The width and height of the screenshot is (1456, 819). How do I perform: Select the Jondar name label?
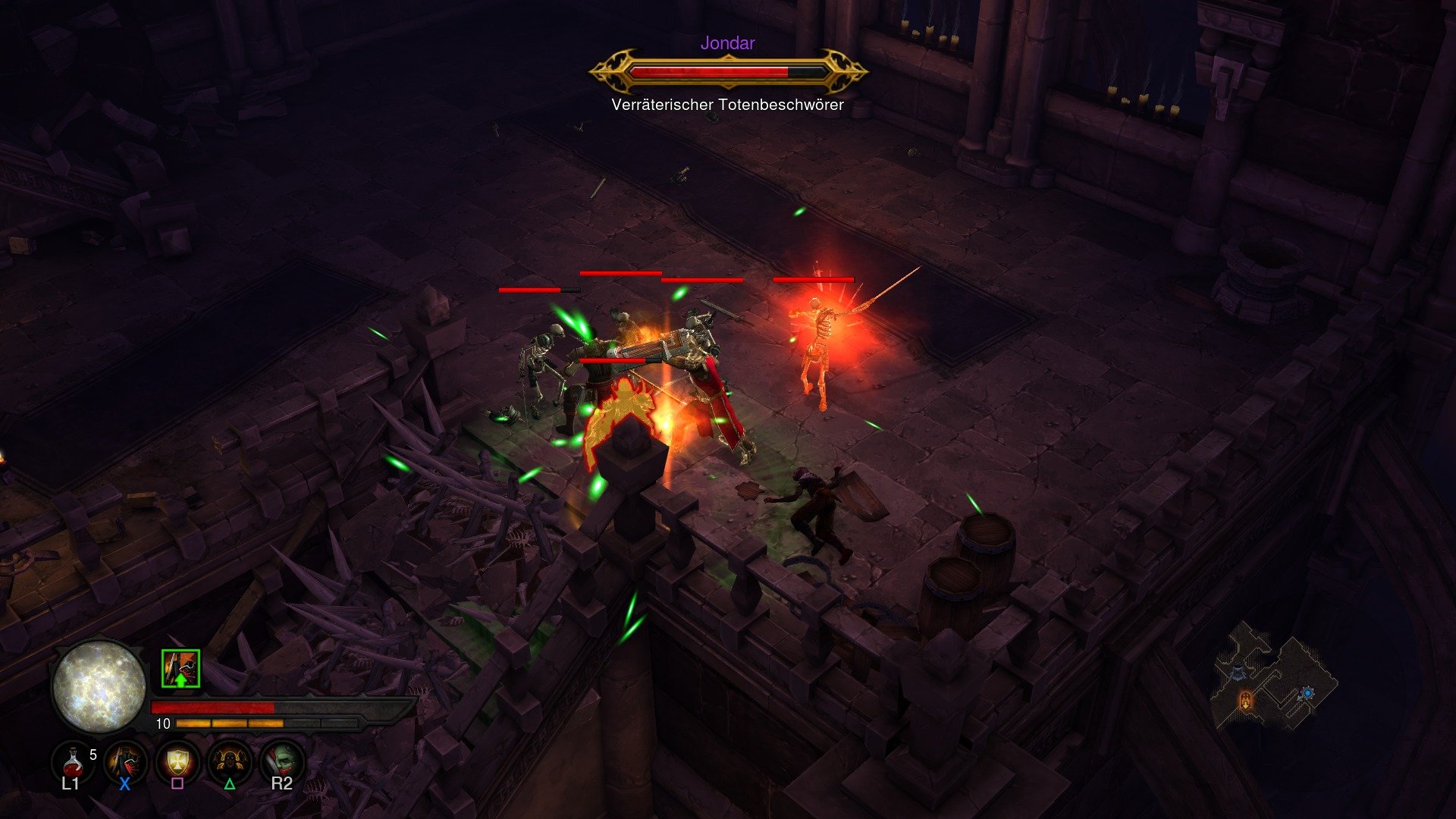click(x=726, y=43)
